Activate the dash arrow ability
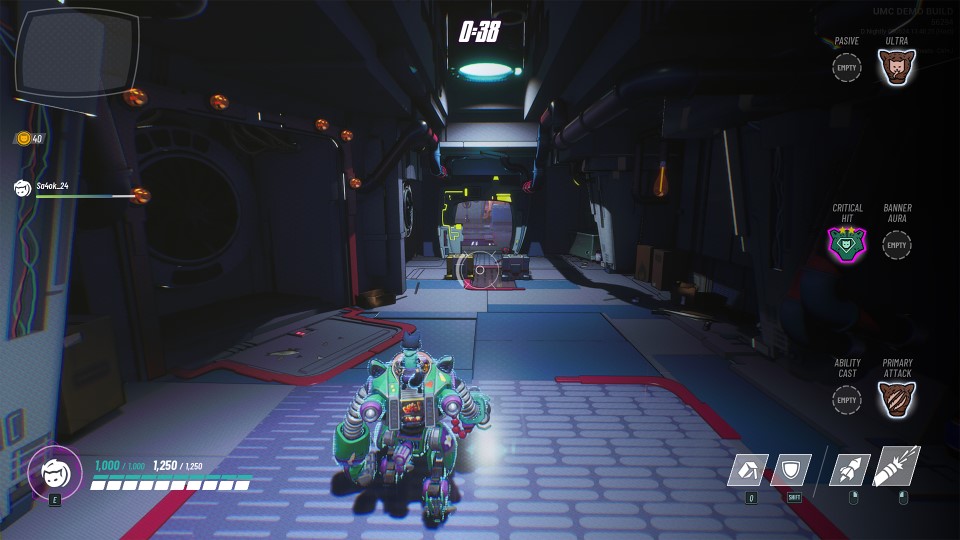The height and width of the screenshot is (540, 960). [x=747, y=469]
